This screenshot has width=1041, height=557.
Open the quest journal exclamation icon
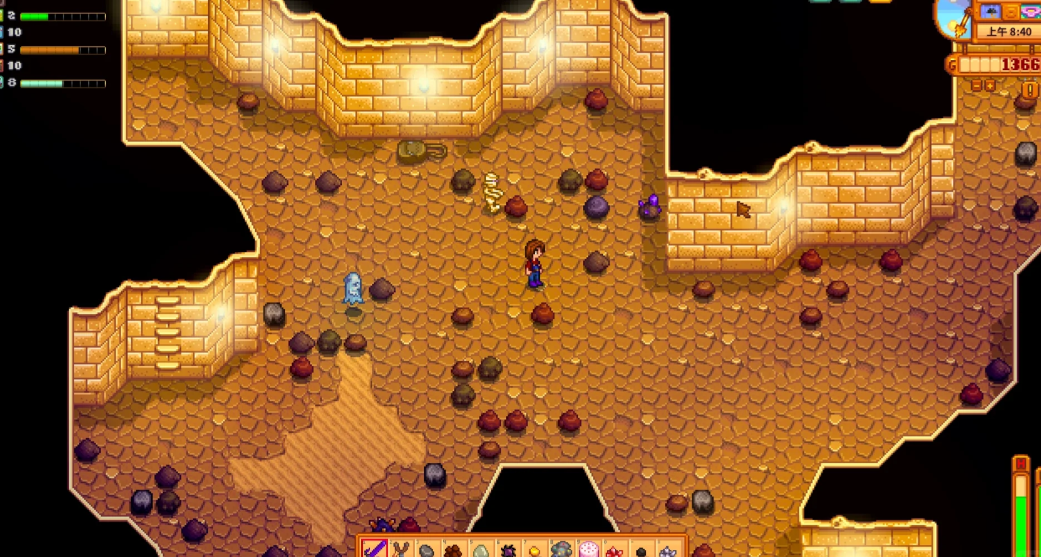[1029, 90]
